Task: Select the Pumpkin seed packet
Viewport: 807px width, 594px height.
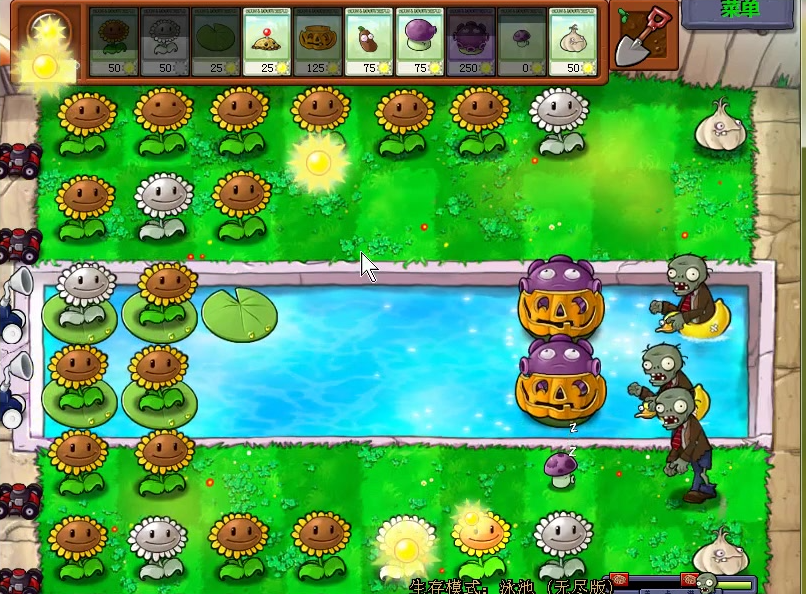Action: click(x=318, y=42)
